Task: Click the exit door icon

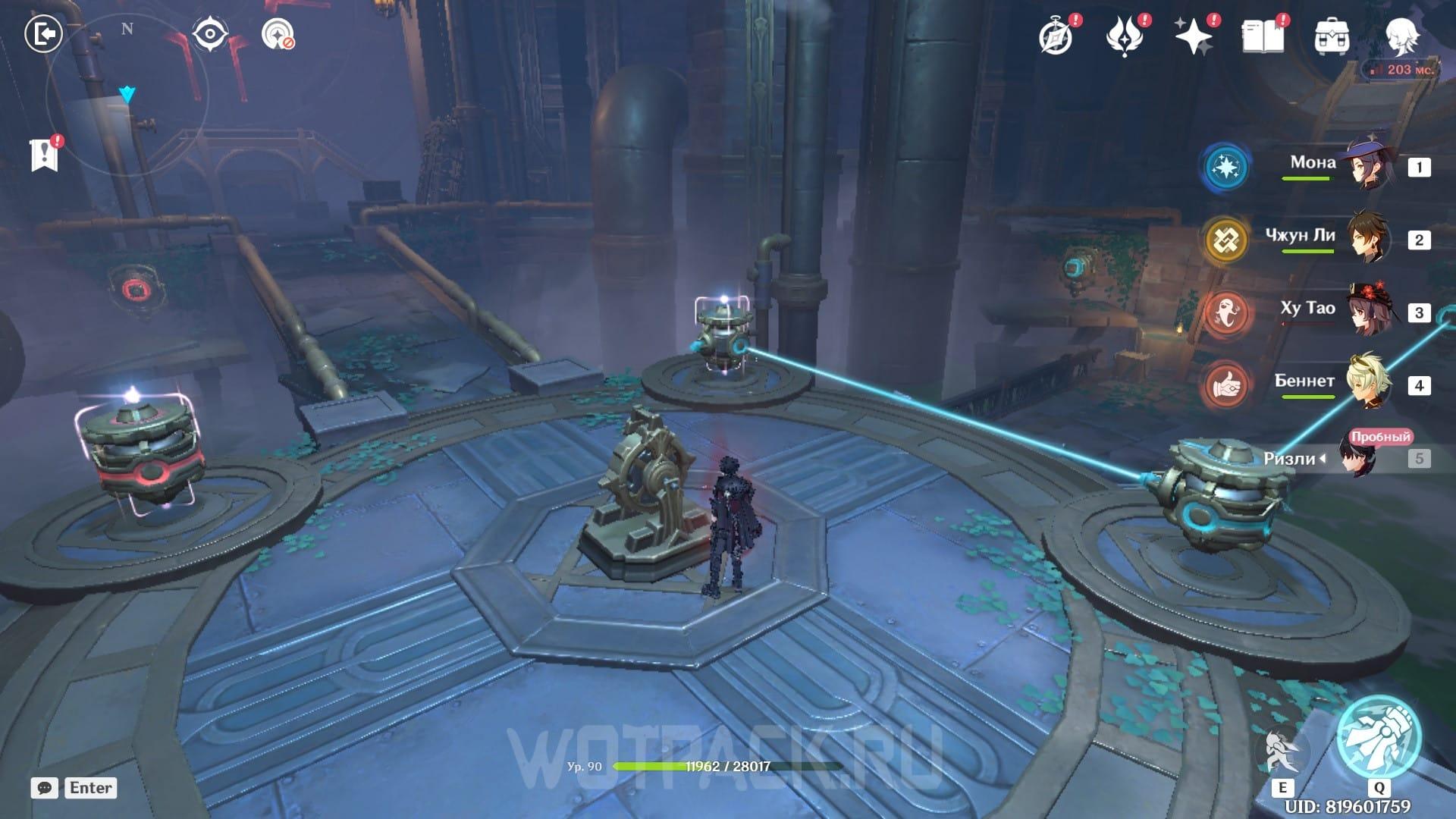Action: tap(43, 34)
